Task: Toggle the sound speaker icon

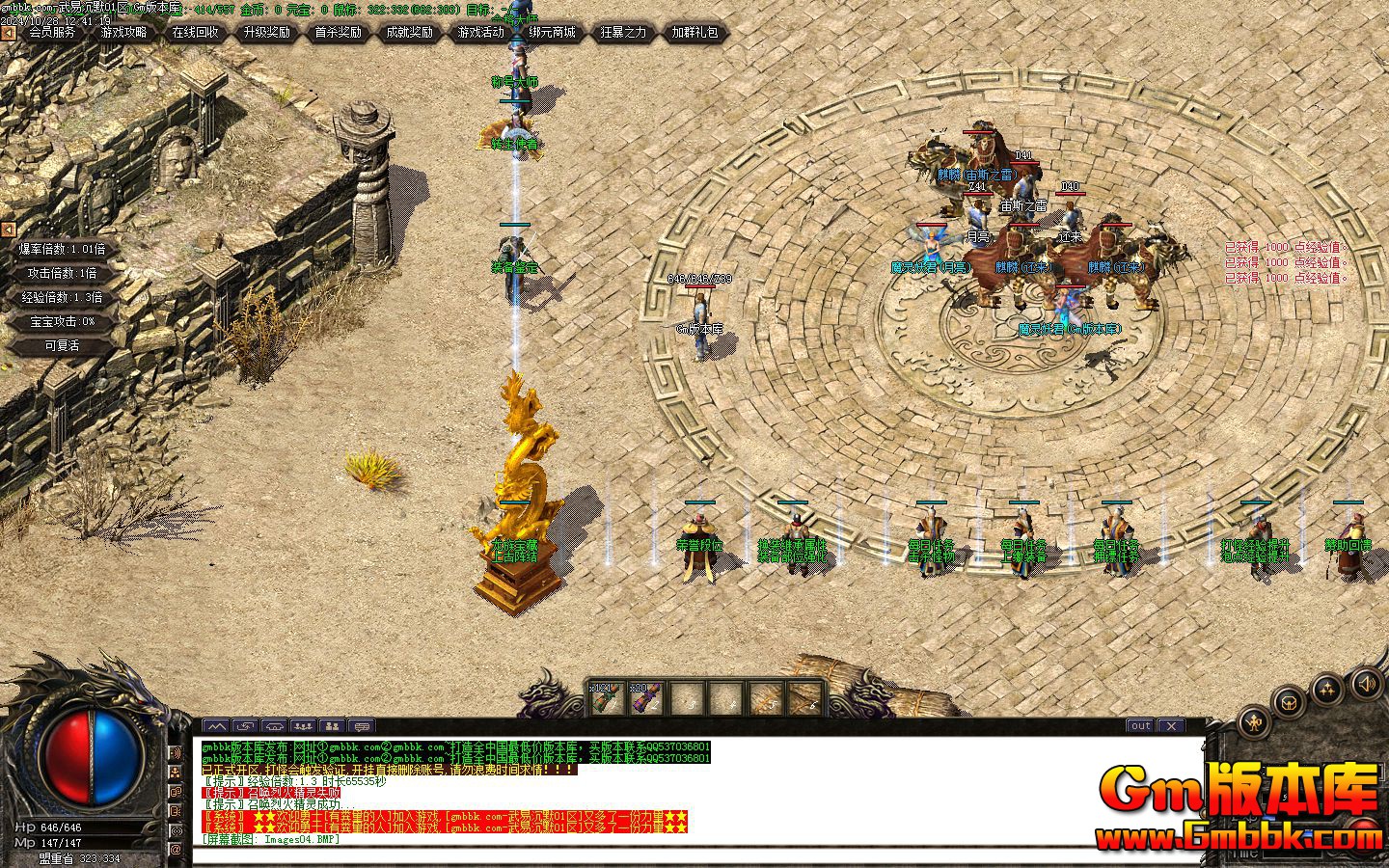Action: tap(1366, 684)
